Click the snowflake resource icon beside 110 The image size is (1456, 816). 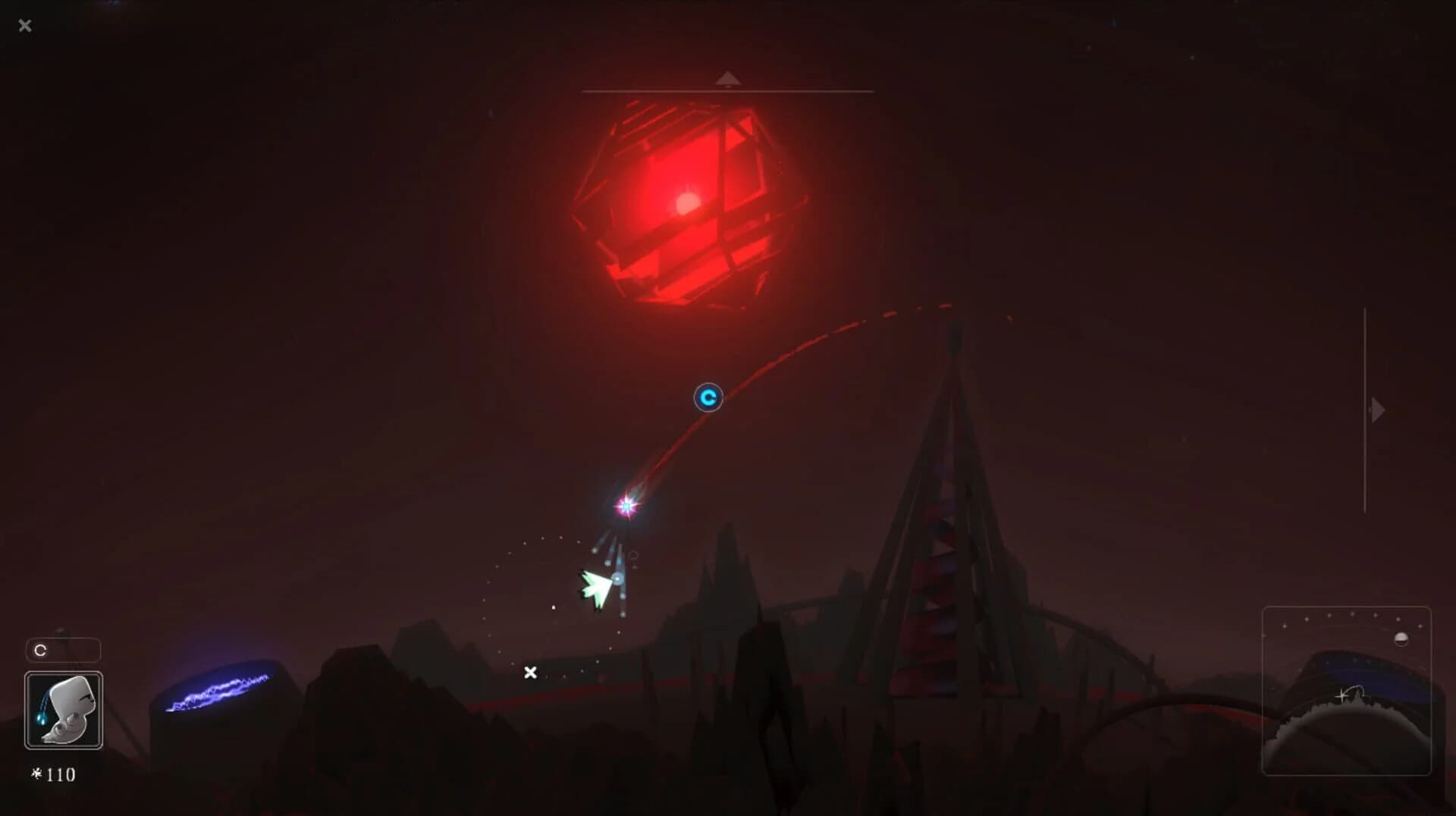click(36, 776)
